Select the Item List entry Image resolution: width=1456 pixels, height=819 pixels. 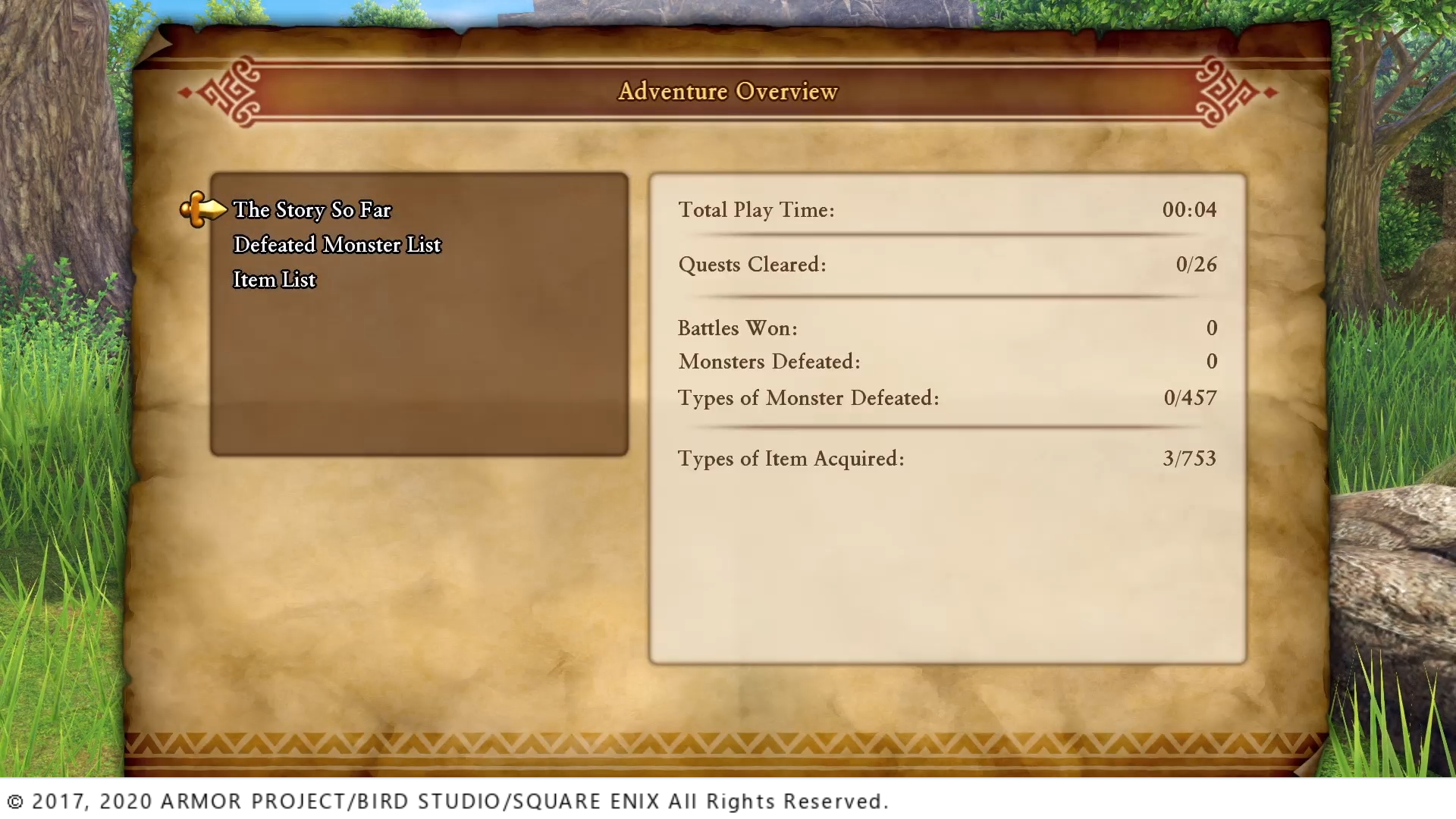click(274, 280)
